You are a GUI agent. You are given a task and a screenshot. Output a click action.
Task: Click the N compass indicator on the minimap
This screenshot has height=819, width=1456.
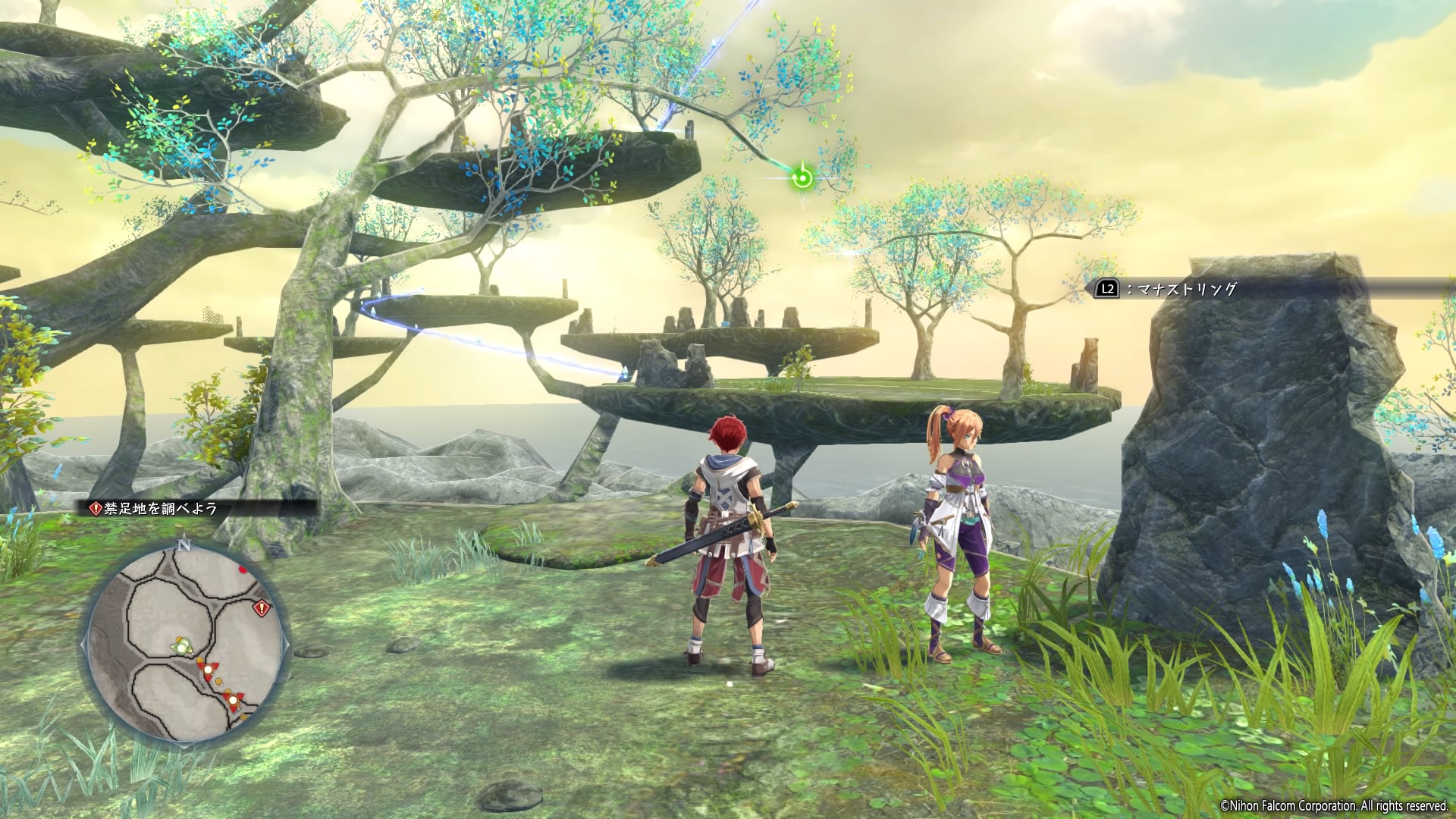(184, 544)
